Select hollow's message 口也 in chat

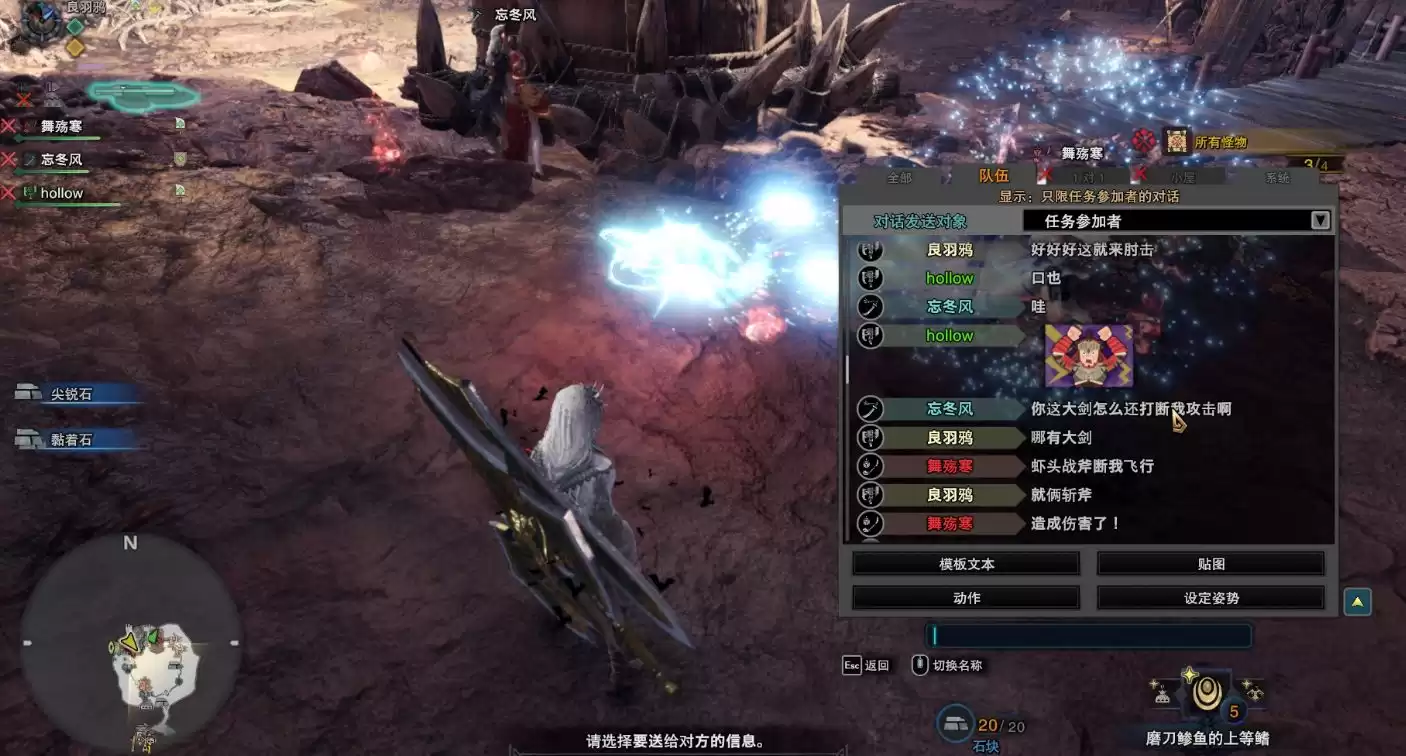1046,278
